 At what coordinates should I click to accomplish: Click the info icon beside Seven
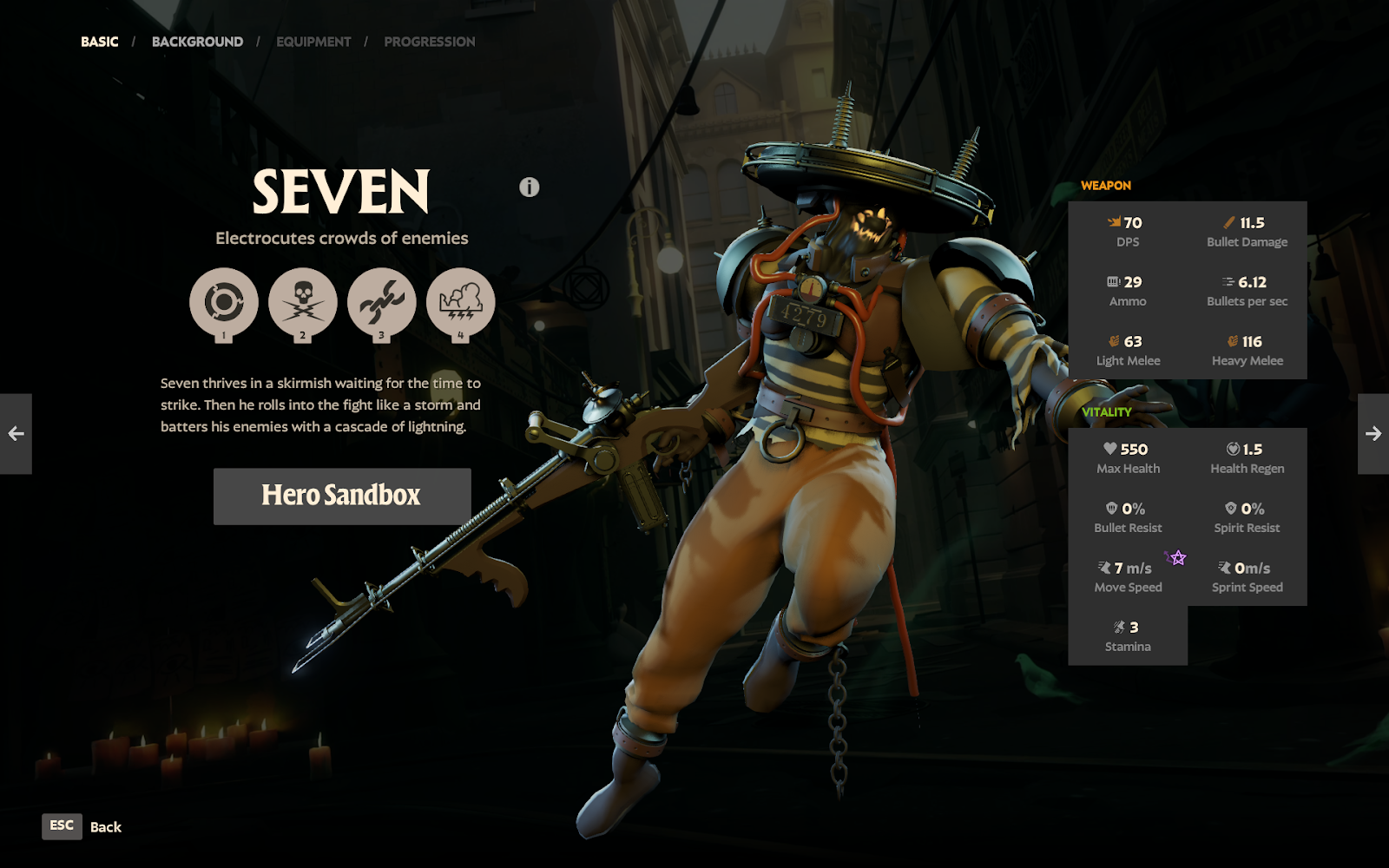530,187
